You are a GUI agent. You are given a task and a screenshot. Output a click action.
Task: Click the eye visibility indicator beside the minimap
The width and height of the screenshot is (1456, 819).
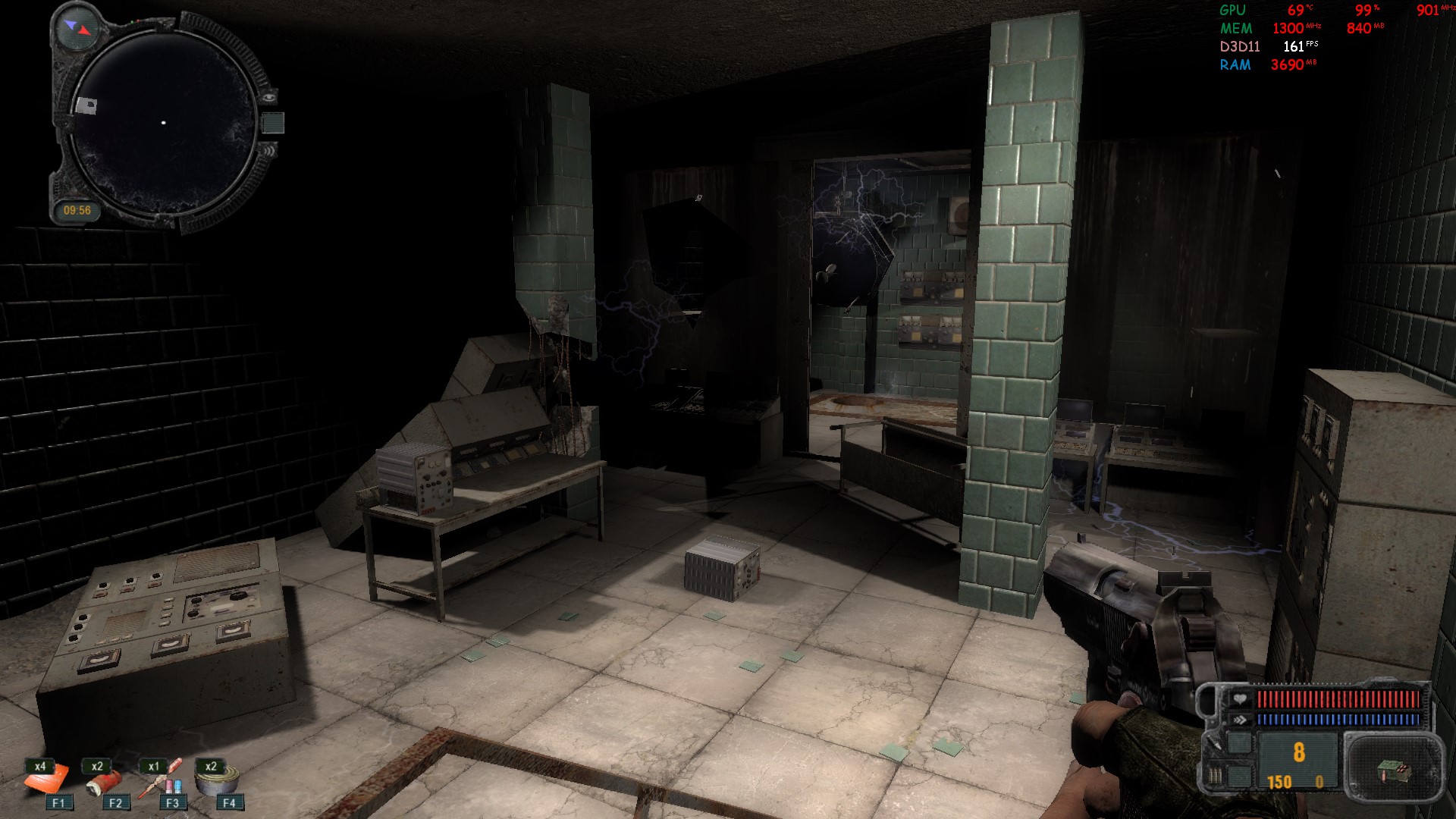(268, 97)
